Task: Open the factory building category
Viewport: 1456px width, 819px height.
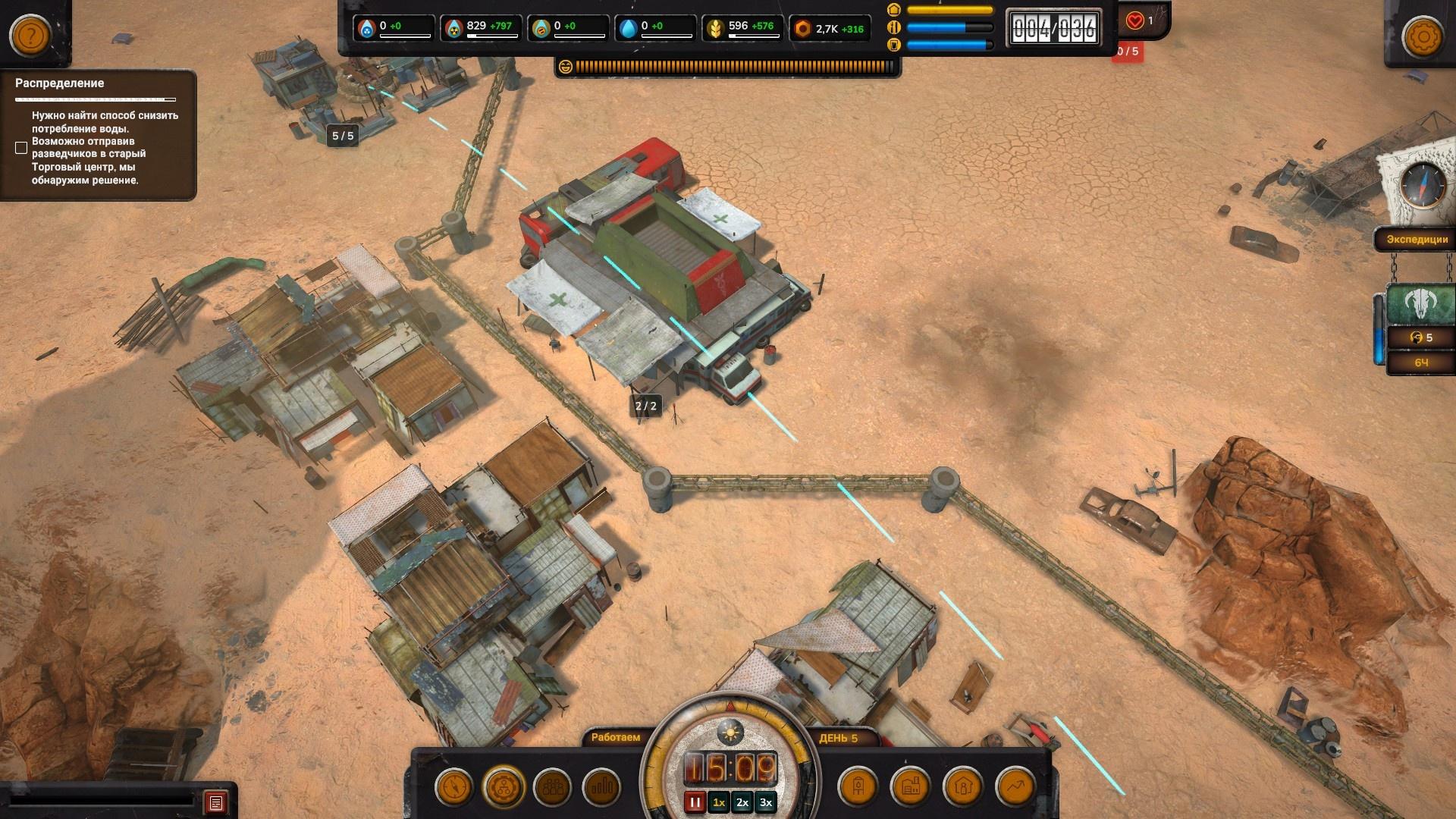Action: click(x=911, y=787)
